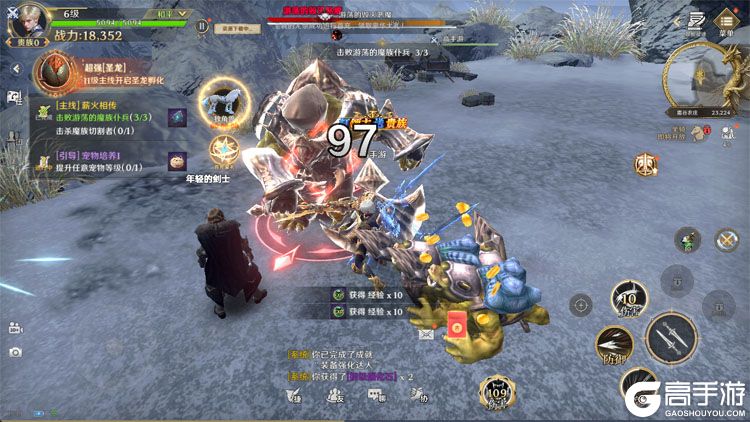The image size is (750, 422).
Task: Tap the camera screenshot icon
Action: (15, 352)
